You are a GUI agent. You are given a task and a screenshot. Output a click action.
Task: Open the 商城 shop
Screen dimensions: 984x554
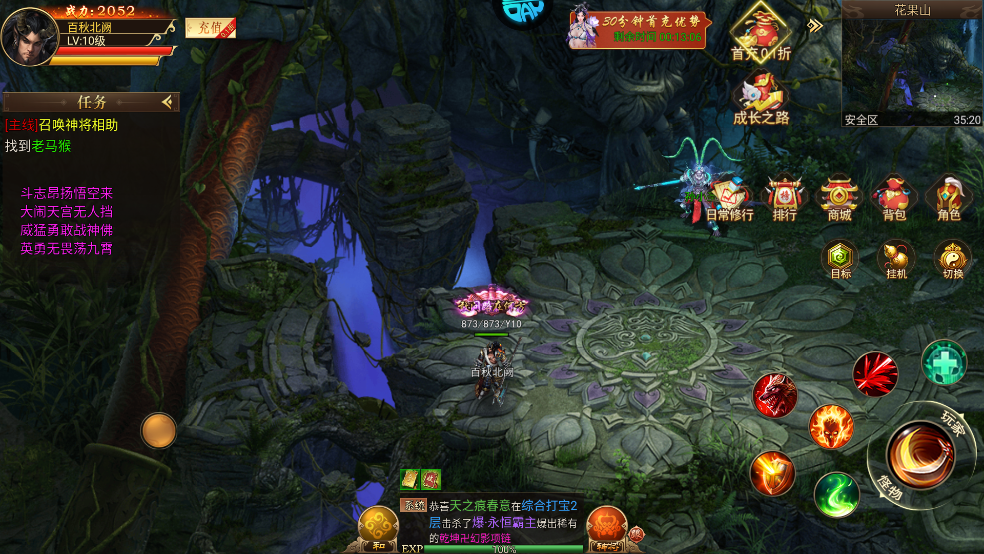(x=839, y=198)
